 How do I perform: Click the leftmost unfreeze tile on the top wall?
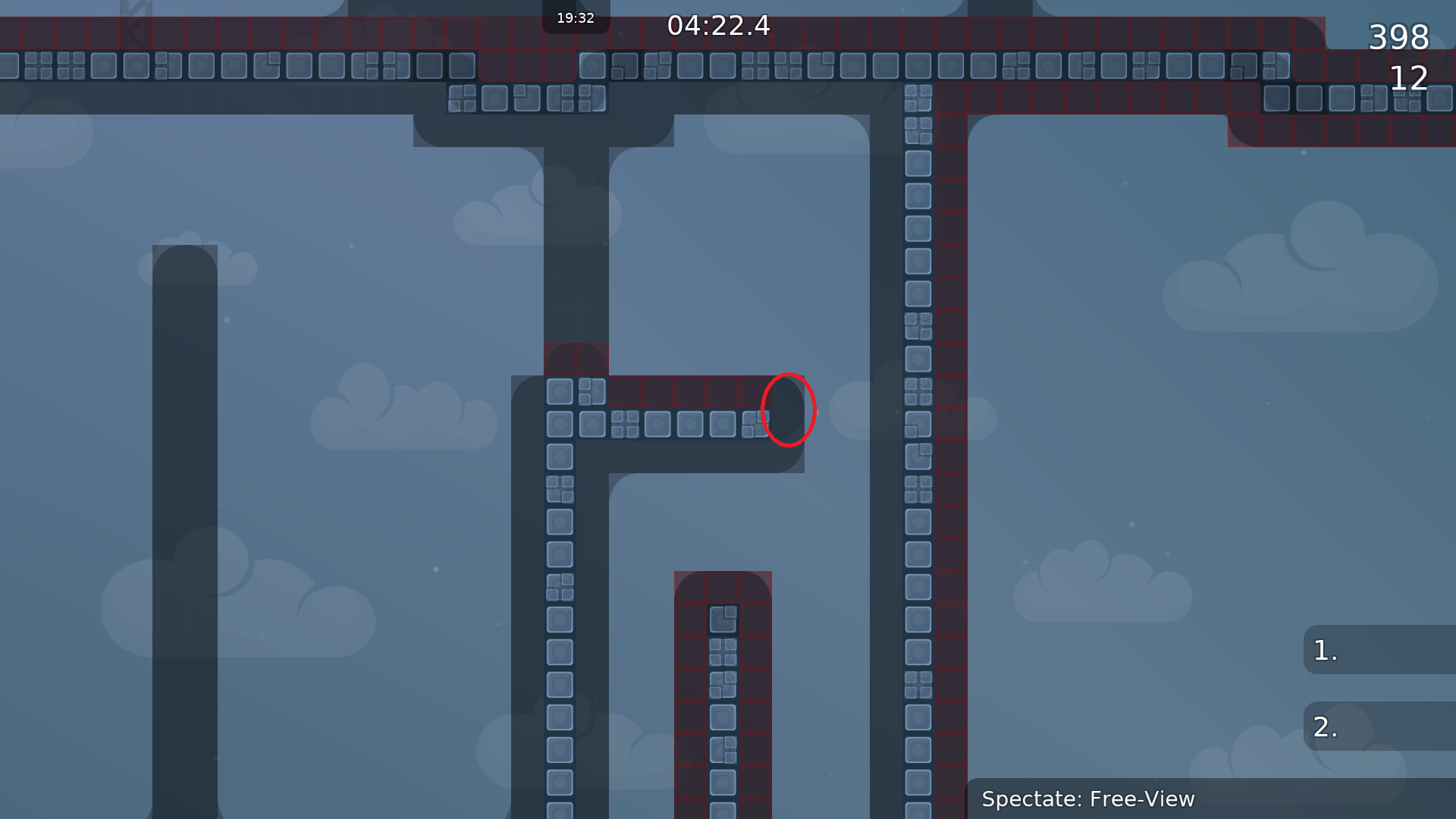pyautogui.click(x=9, y=67)
